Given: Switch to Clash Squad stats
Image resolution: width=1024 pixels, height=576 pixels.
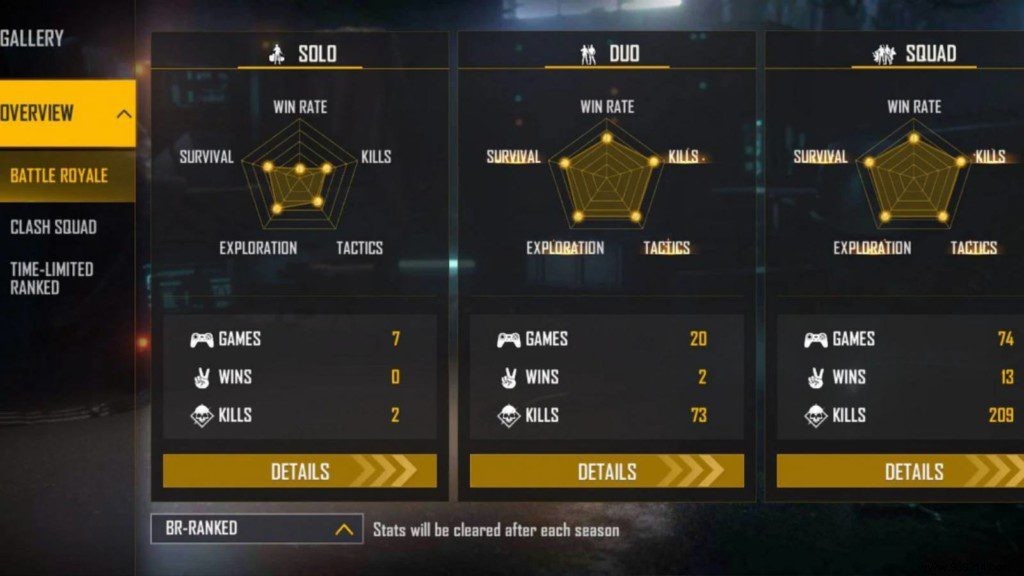Looking at the screenshot, I should (54, 227).
